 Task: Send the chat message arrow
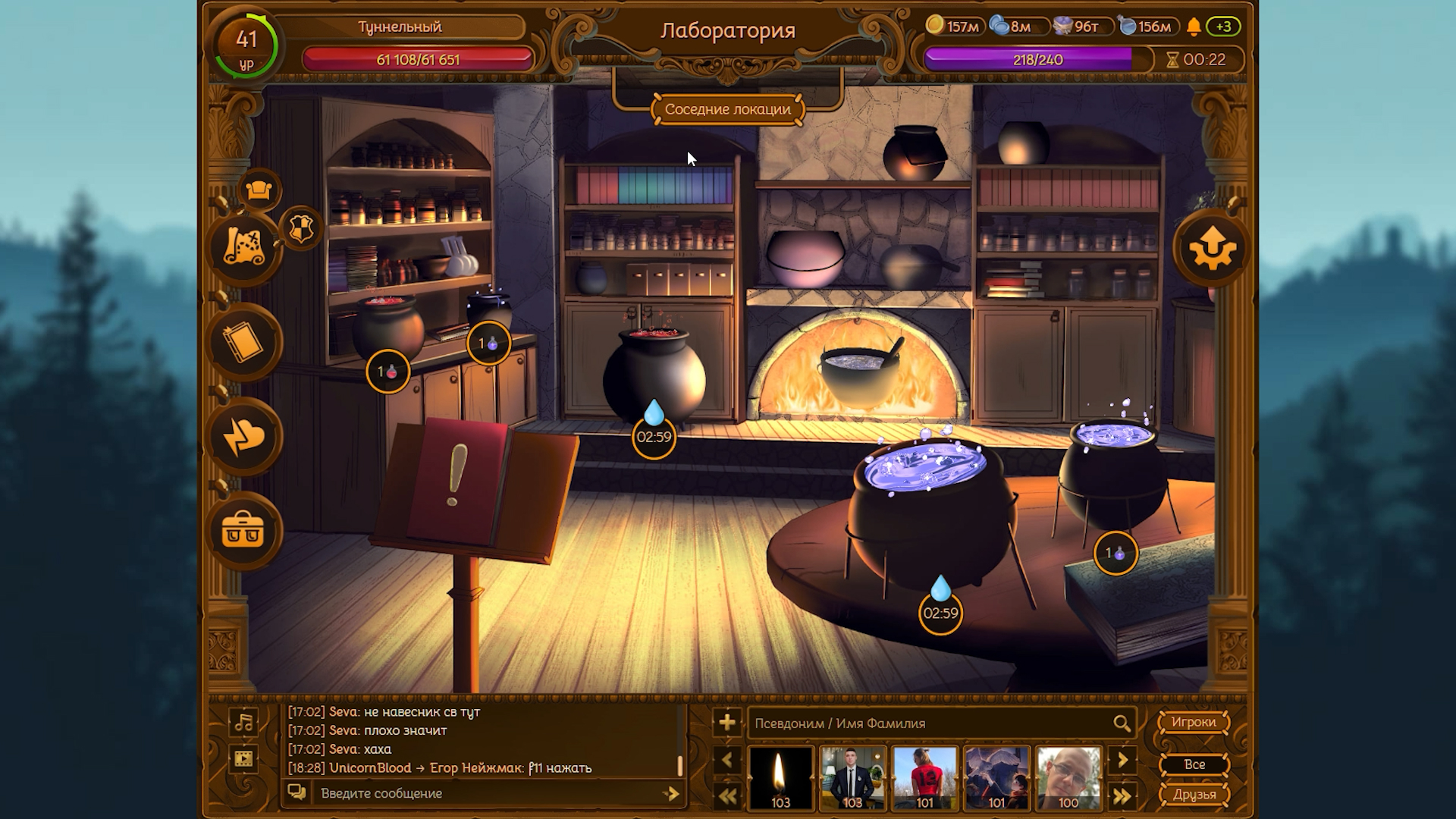(670, 793)
